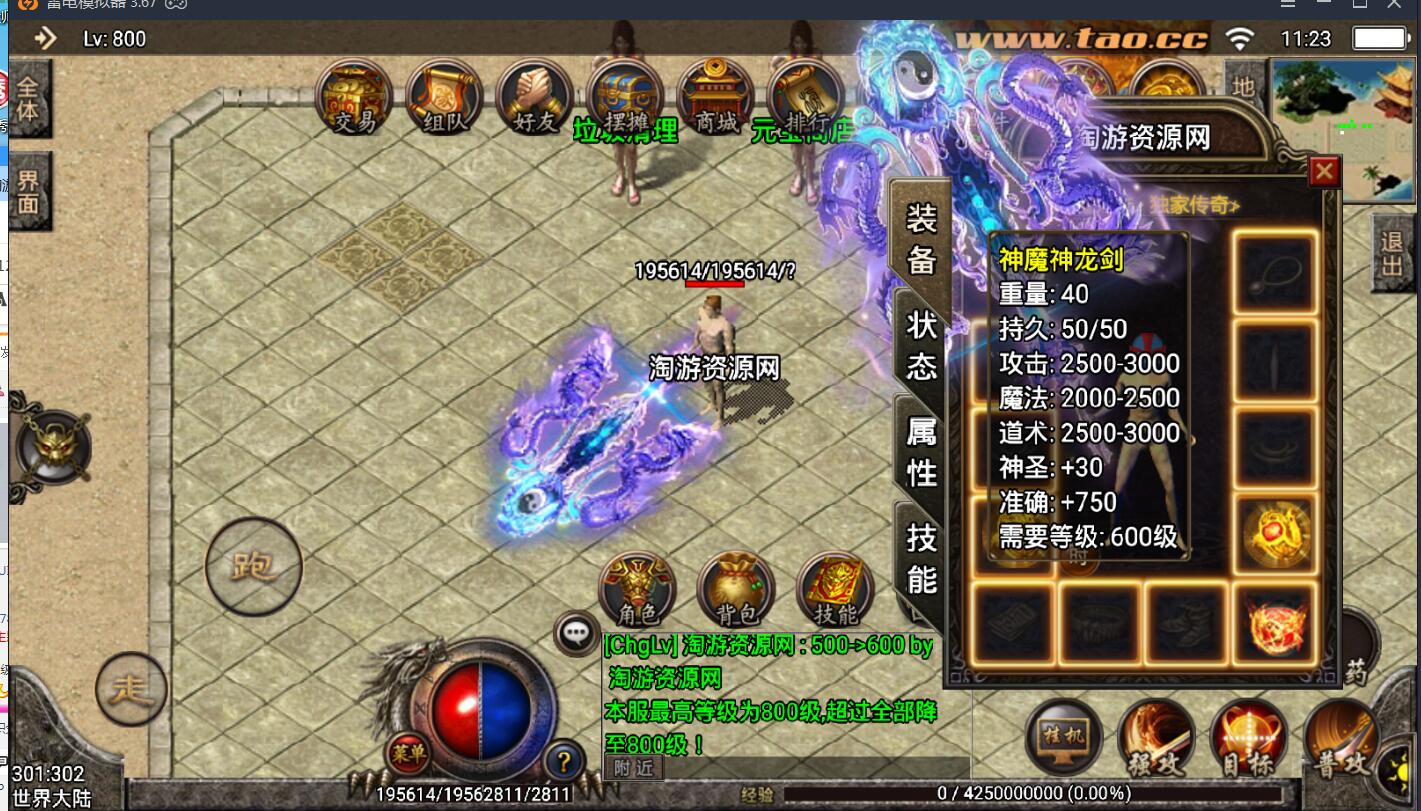Image resolution: width=1421 pixels, height=811 pixels.
Task: Toggle the 走 walk button
Action: (x=131, y=689)
